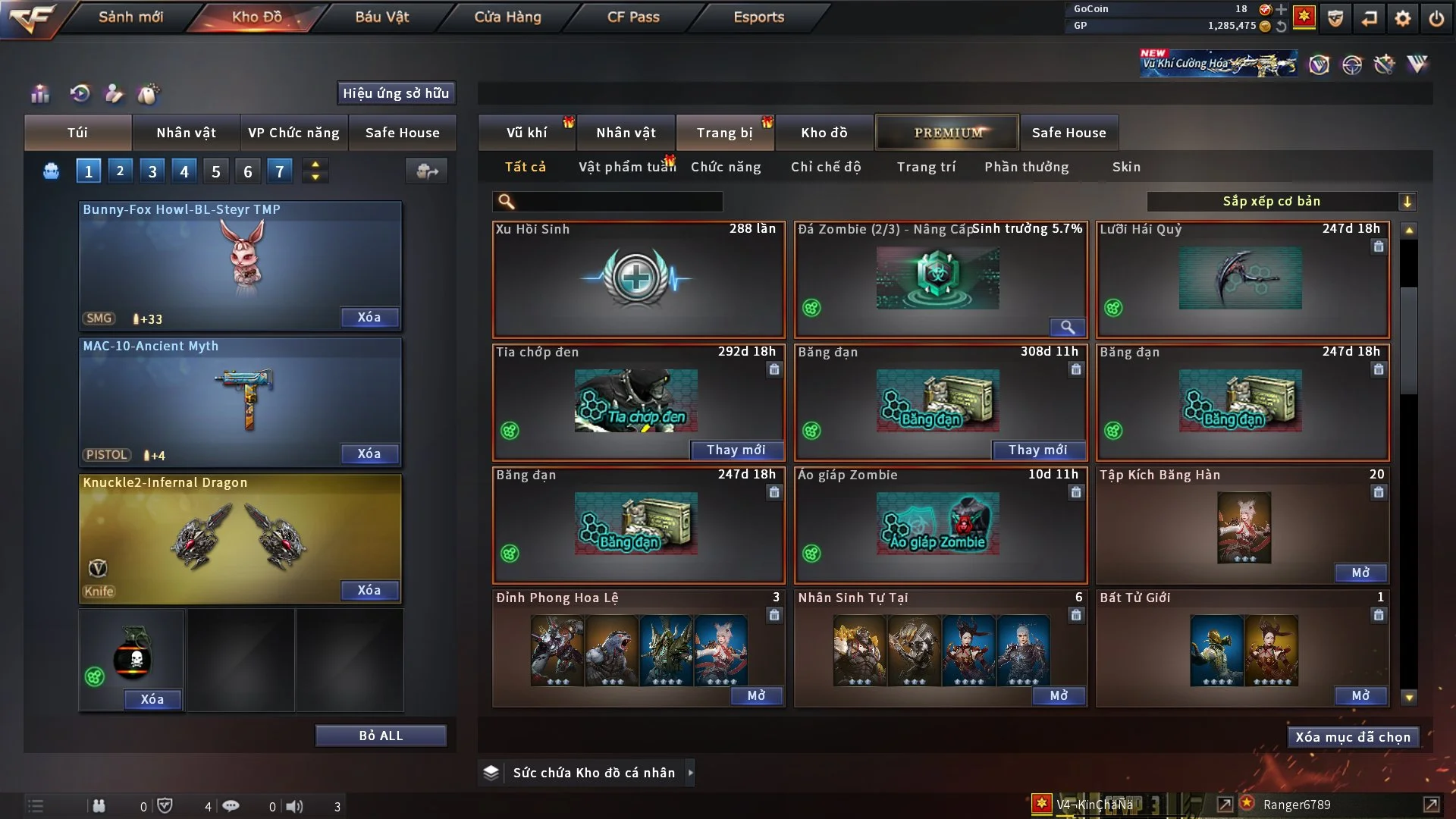
Task: Click the Bỏ ALL button
Action: click(x=381, y=736)
